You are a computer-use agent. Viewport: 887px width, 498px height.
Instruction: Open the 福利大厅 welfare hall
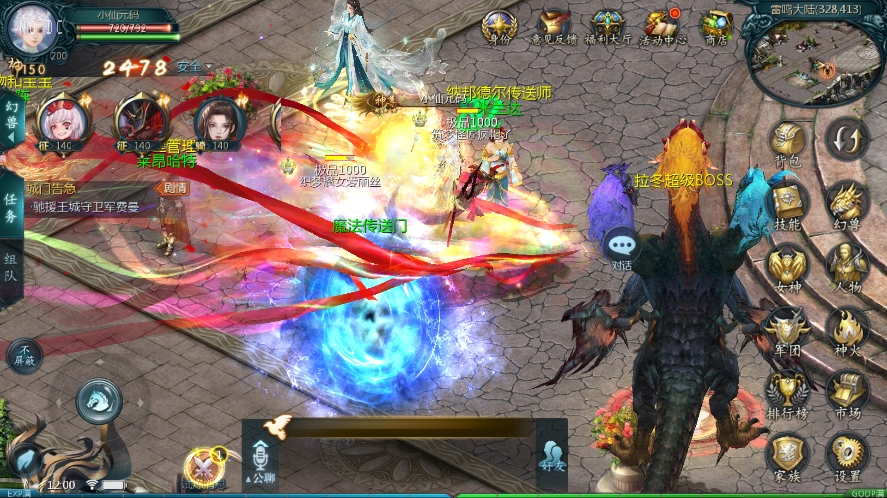pyautogui.click(x=608, y=26)
